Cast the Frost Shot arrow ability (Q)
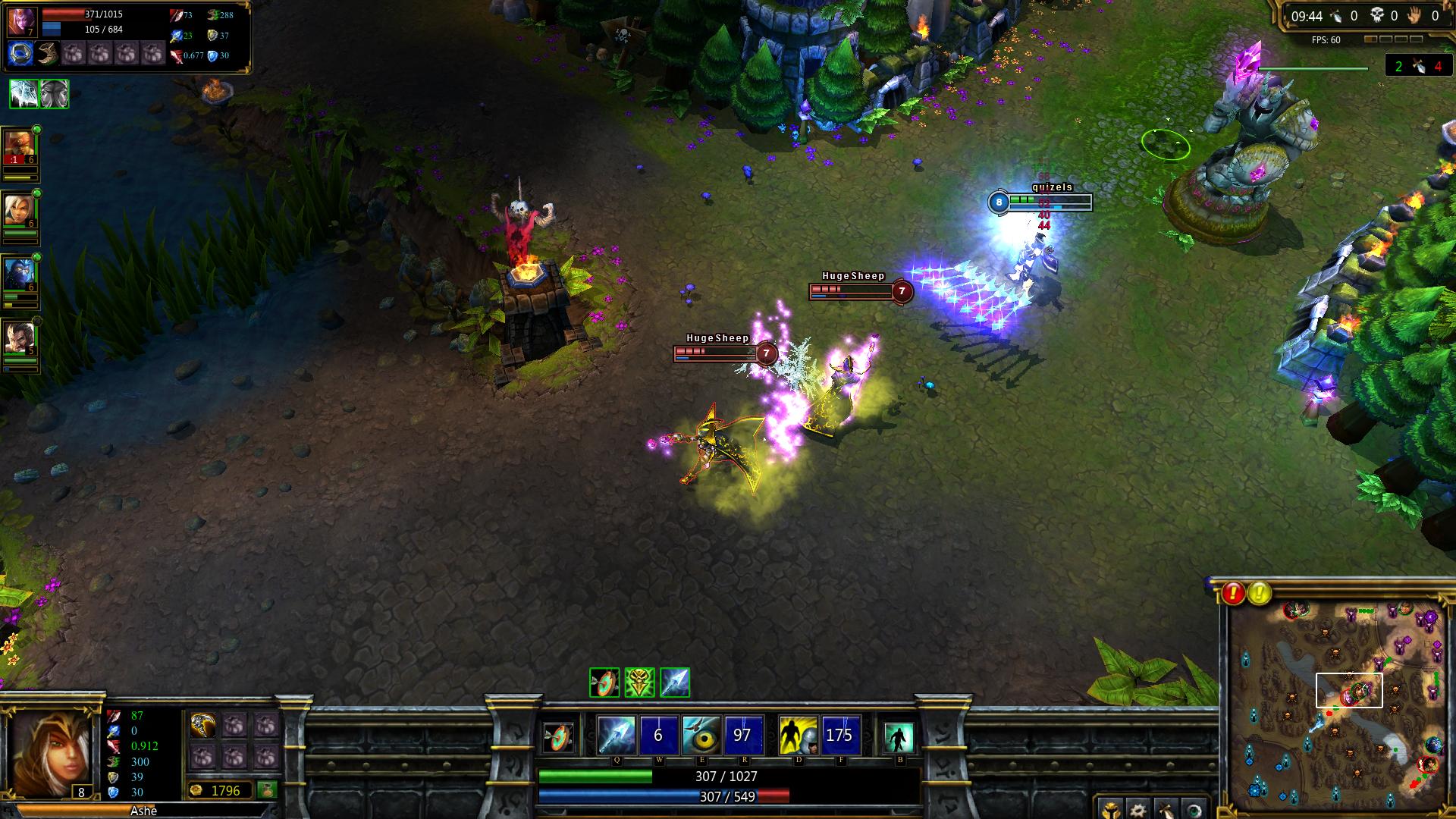This screenshot has height=819, width=1456. 617,735
